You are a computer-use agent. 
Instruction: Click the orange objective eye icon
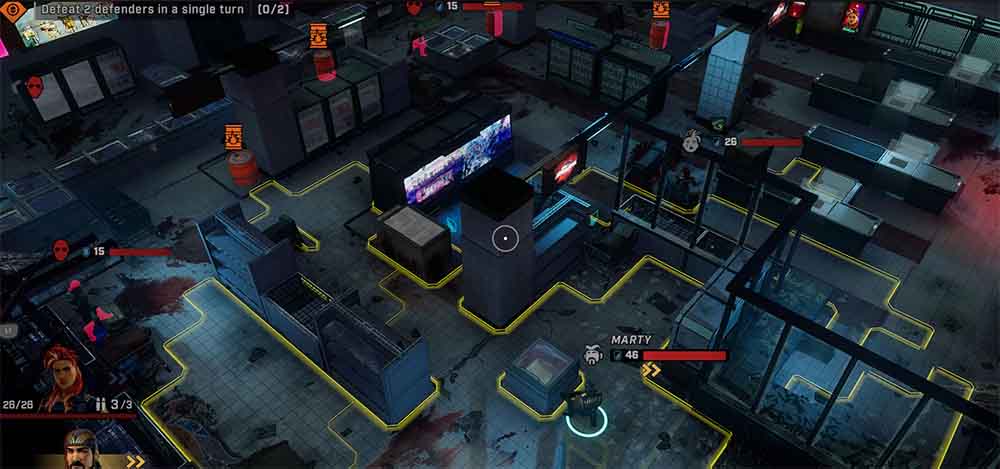[14, 8]
